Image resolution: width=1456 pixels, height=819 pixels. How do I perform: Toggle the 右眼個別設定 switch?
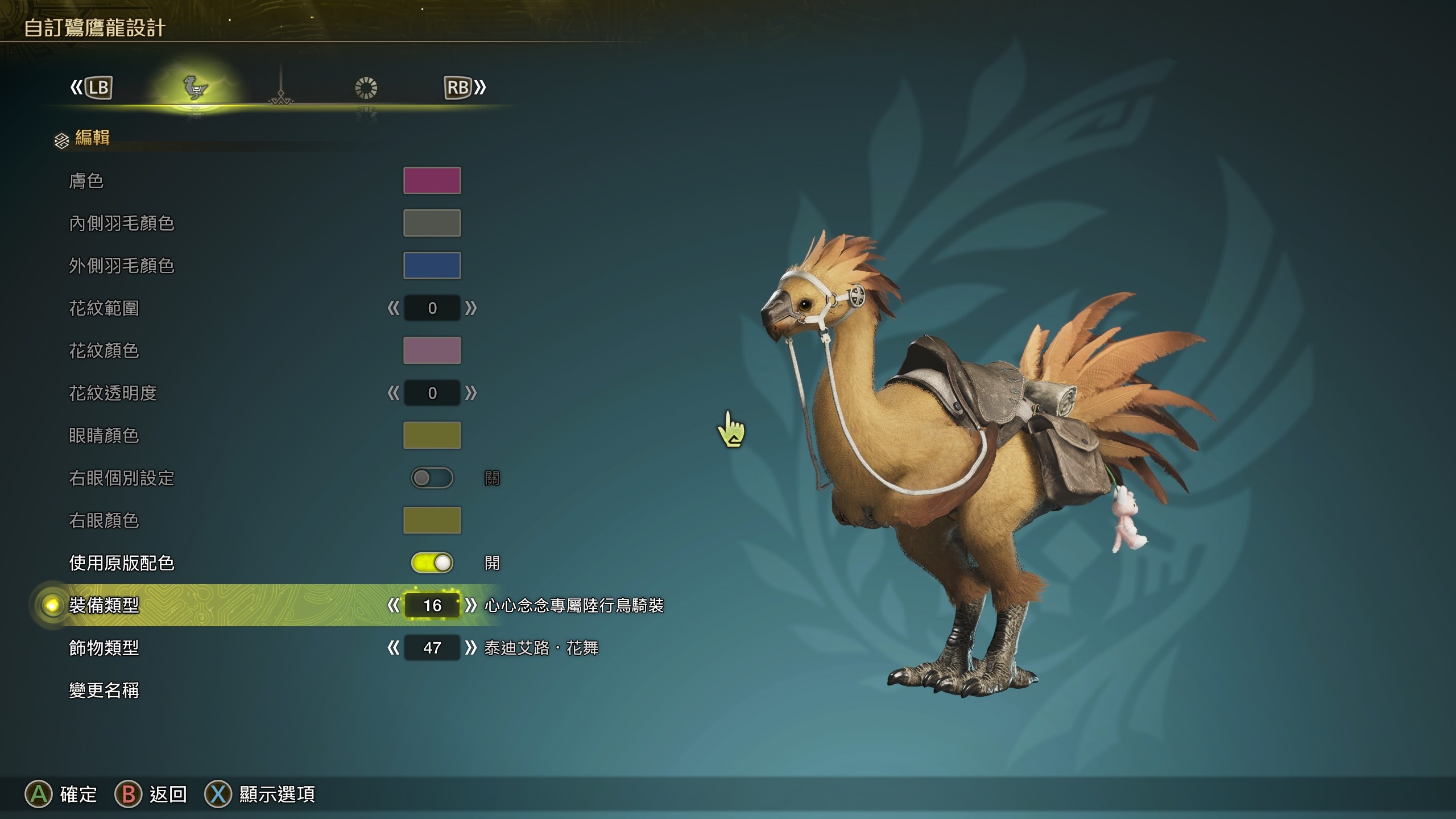click(432, 478)
